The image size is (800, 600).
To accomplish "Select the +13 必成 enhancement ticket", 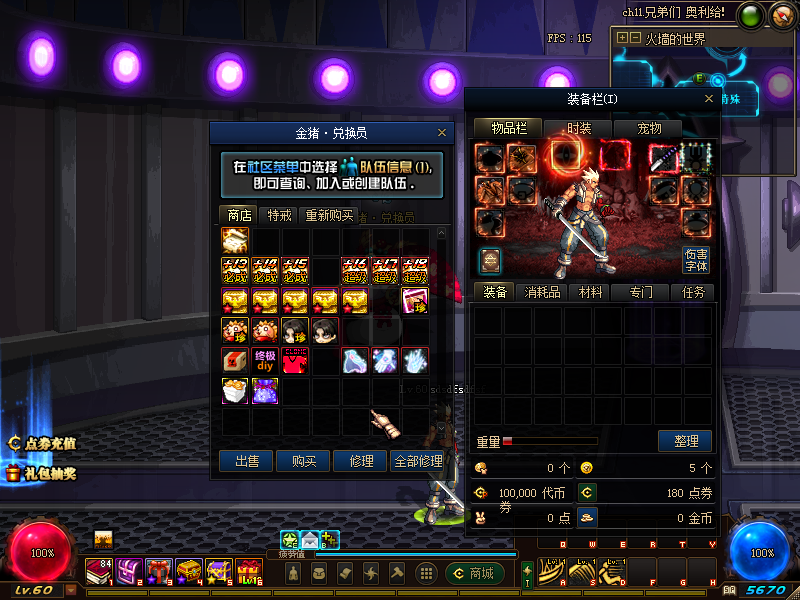I will tap(235, 270).
